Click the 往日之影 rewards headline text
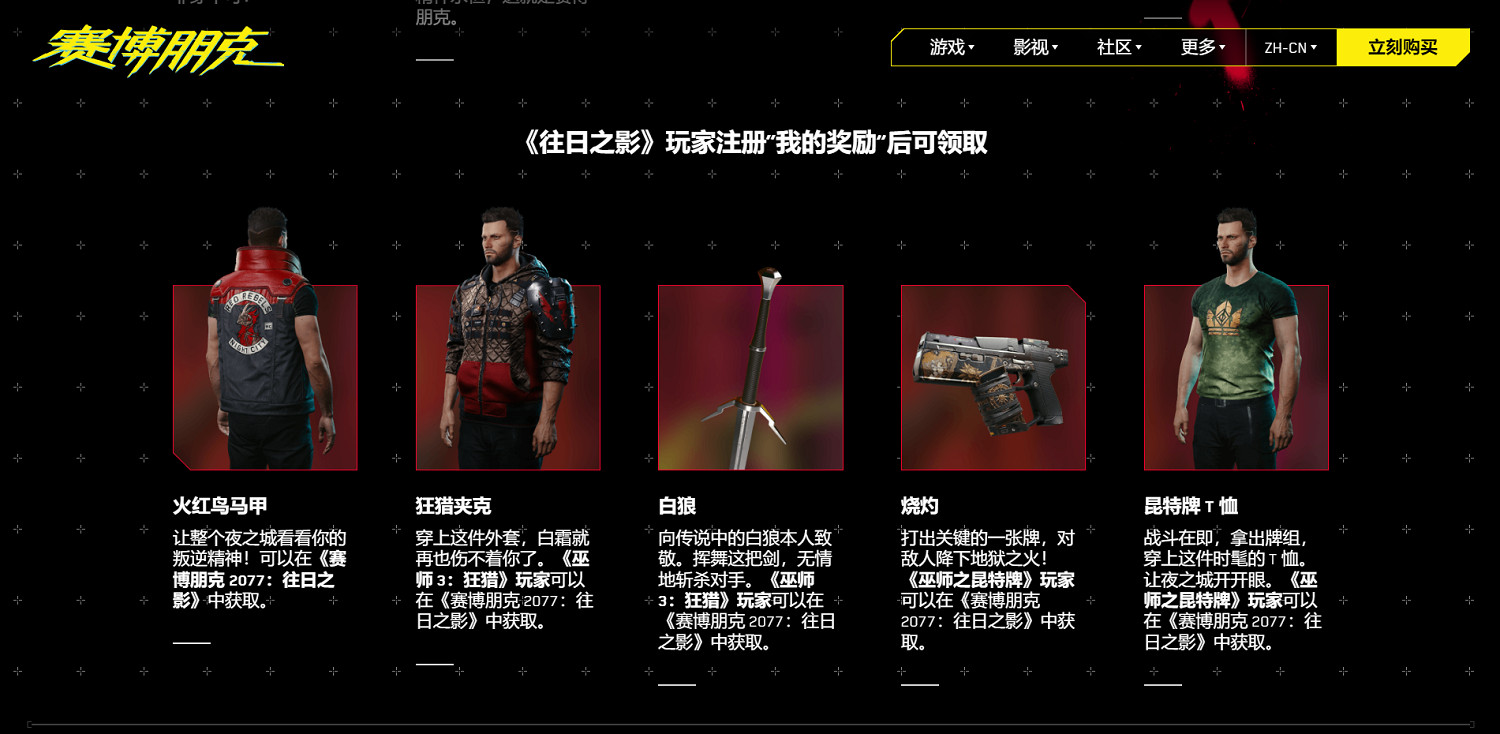This screenshot has height=734, width=1500. [750, 143]
